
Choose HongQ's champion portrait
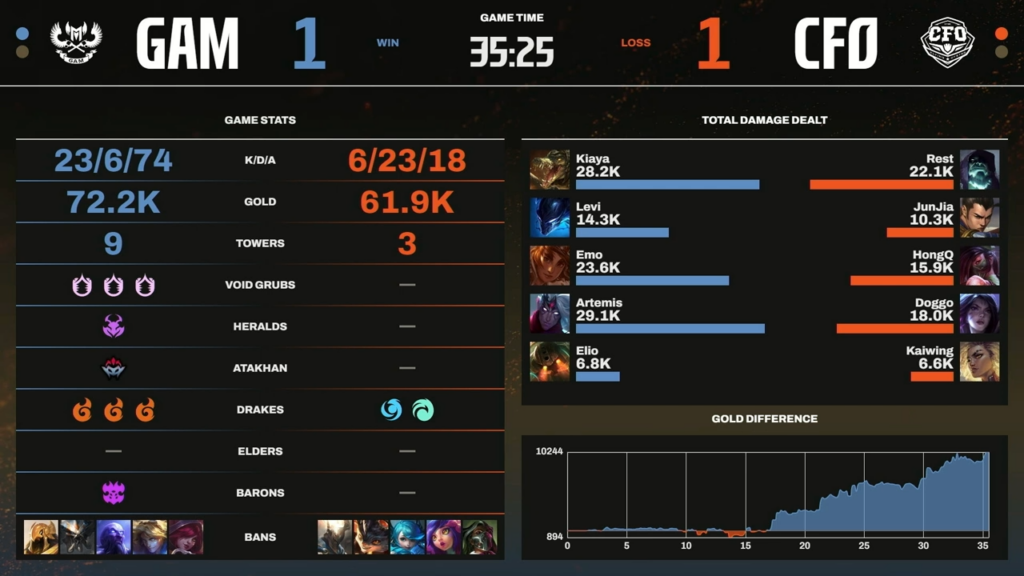(x=979, y=265)
